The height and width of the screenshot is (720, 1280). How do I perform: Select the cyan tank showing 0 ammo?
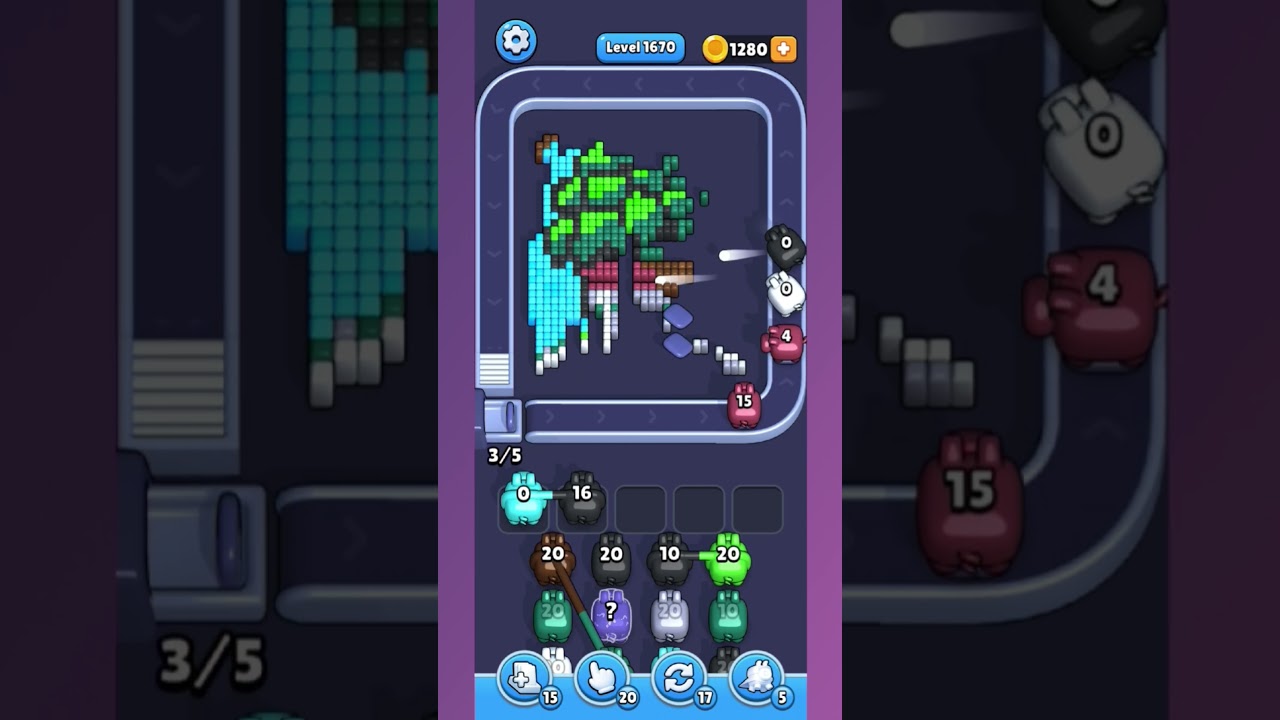click(520, 500)
